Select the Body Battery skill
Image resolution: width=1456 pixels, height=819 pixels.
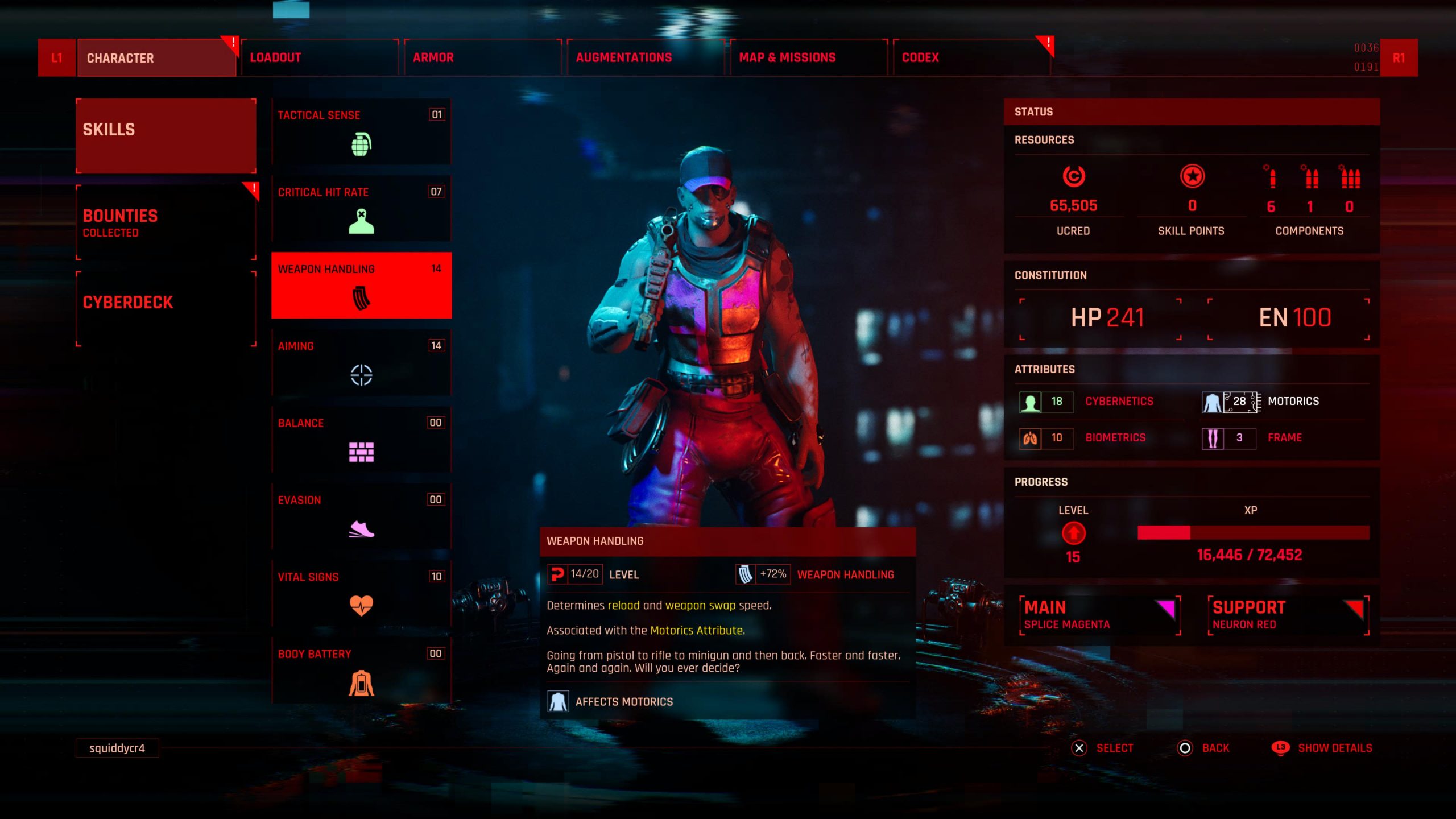[361, 670]
